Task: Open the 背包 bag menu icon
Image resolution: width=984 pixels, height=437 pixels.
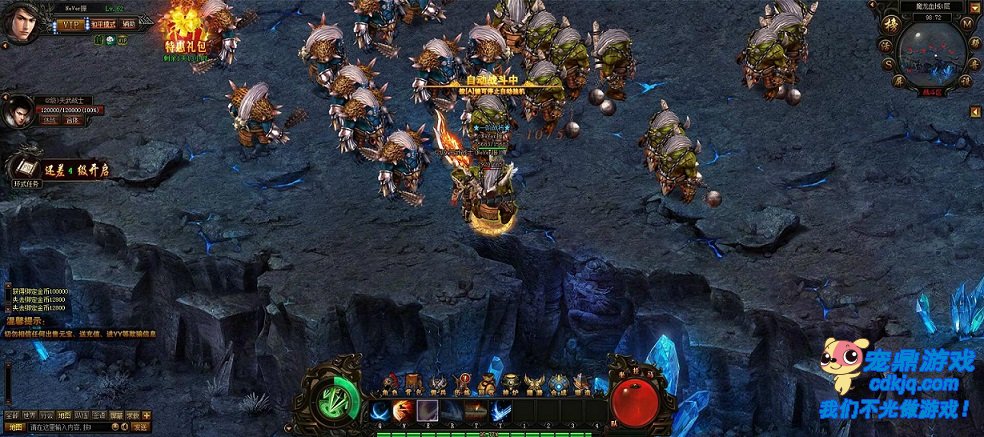Action: click(x=415, y=383)
